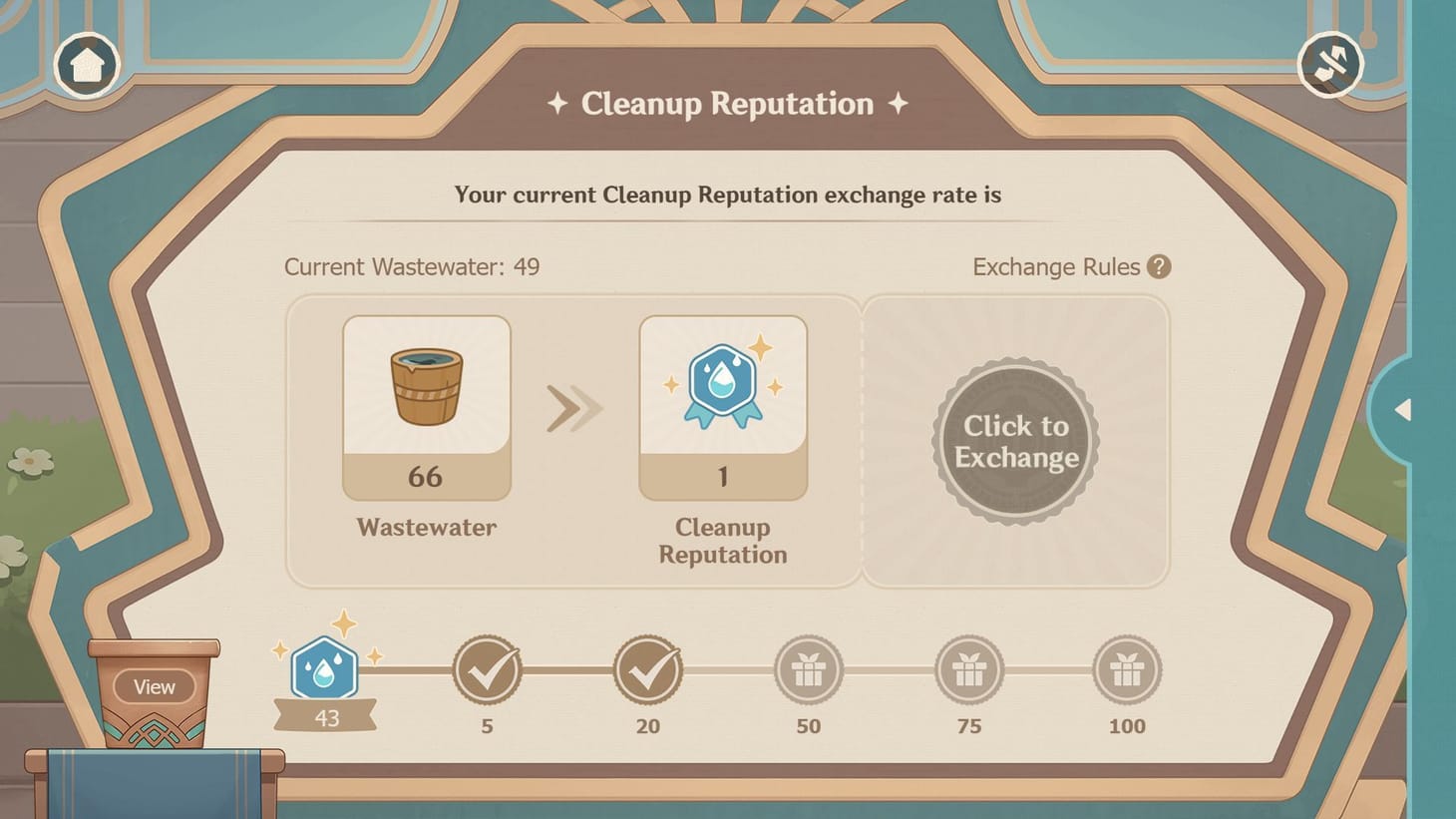Screen dimensions: 1456x819
Task: Open the crafting tools icon in top-right
Action: coord(1332,63)
